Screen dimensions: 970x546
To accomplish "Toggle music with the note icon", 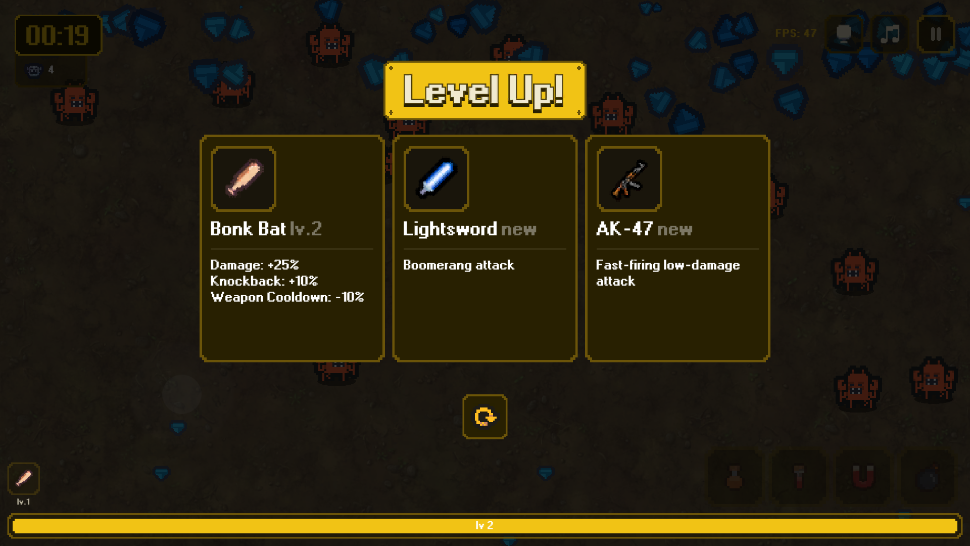I will pos(890,34).
